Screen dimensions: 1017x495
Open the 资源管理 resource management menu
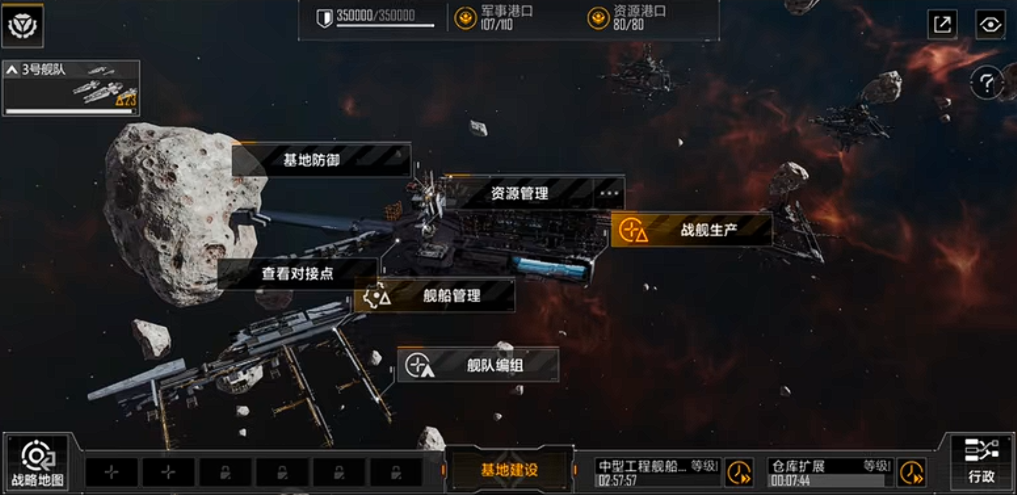(x=520, y=193)
